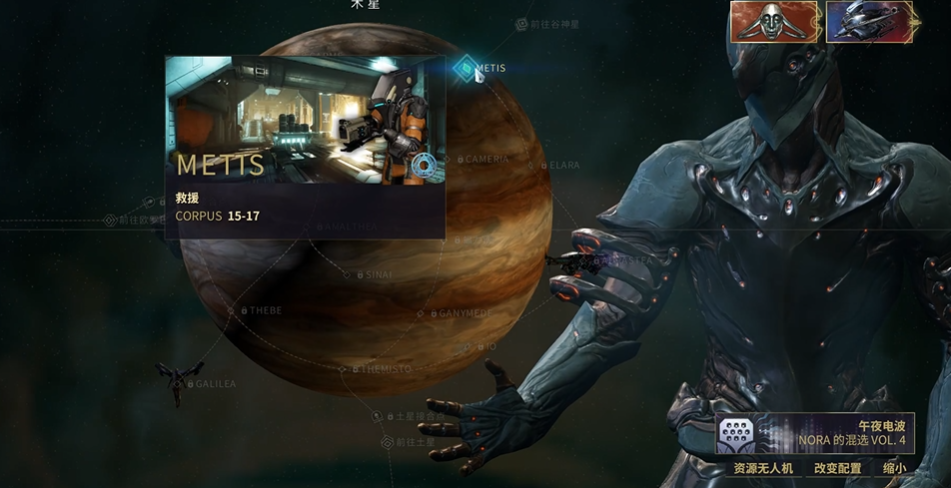Viewport: 951px width, 488px height.
Task: Choose the Elara node on Jupiter
Action: [x=544, y=165]
